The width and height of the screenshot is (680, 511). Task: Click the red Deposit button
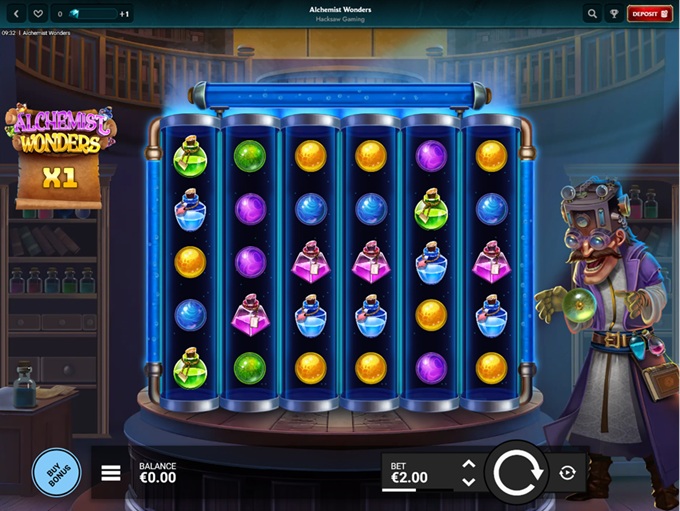[646, 14]
